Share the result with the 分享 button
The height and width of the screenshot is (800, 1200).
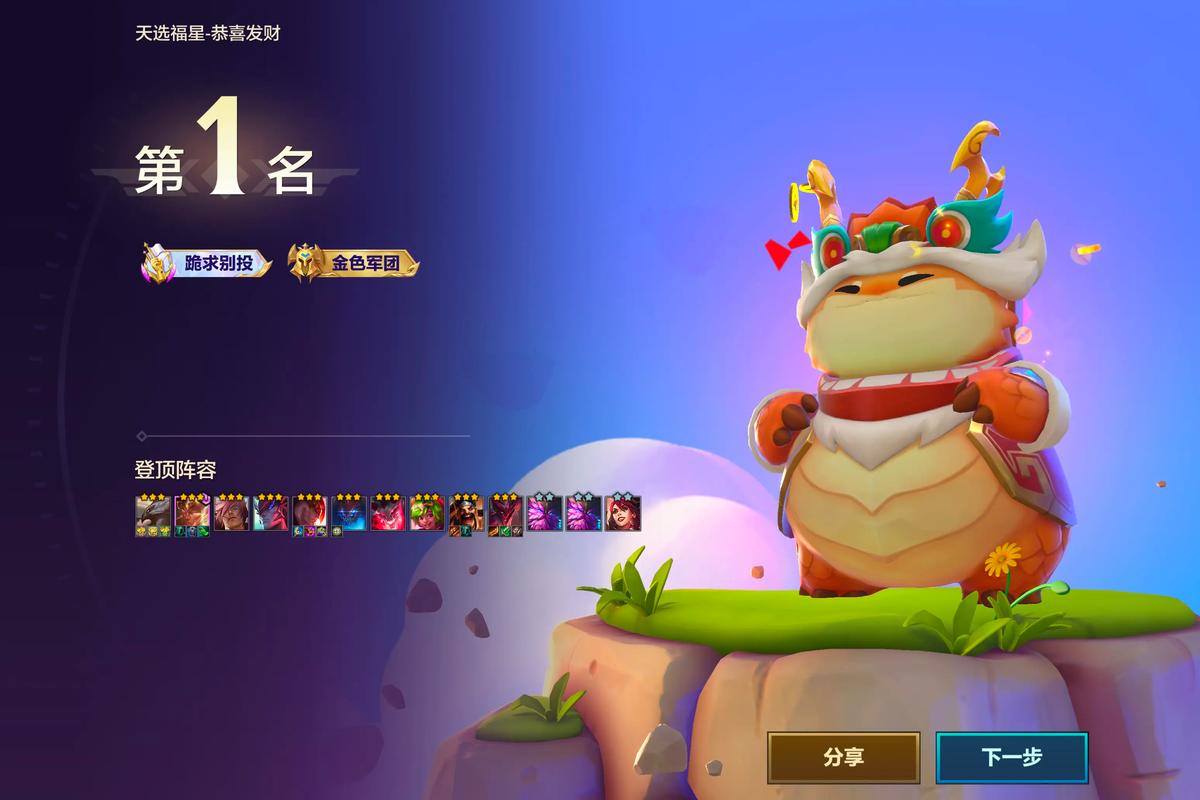coord(843,757)
